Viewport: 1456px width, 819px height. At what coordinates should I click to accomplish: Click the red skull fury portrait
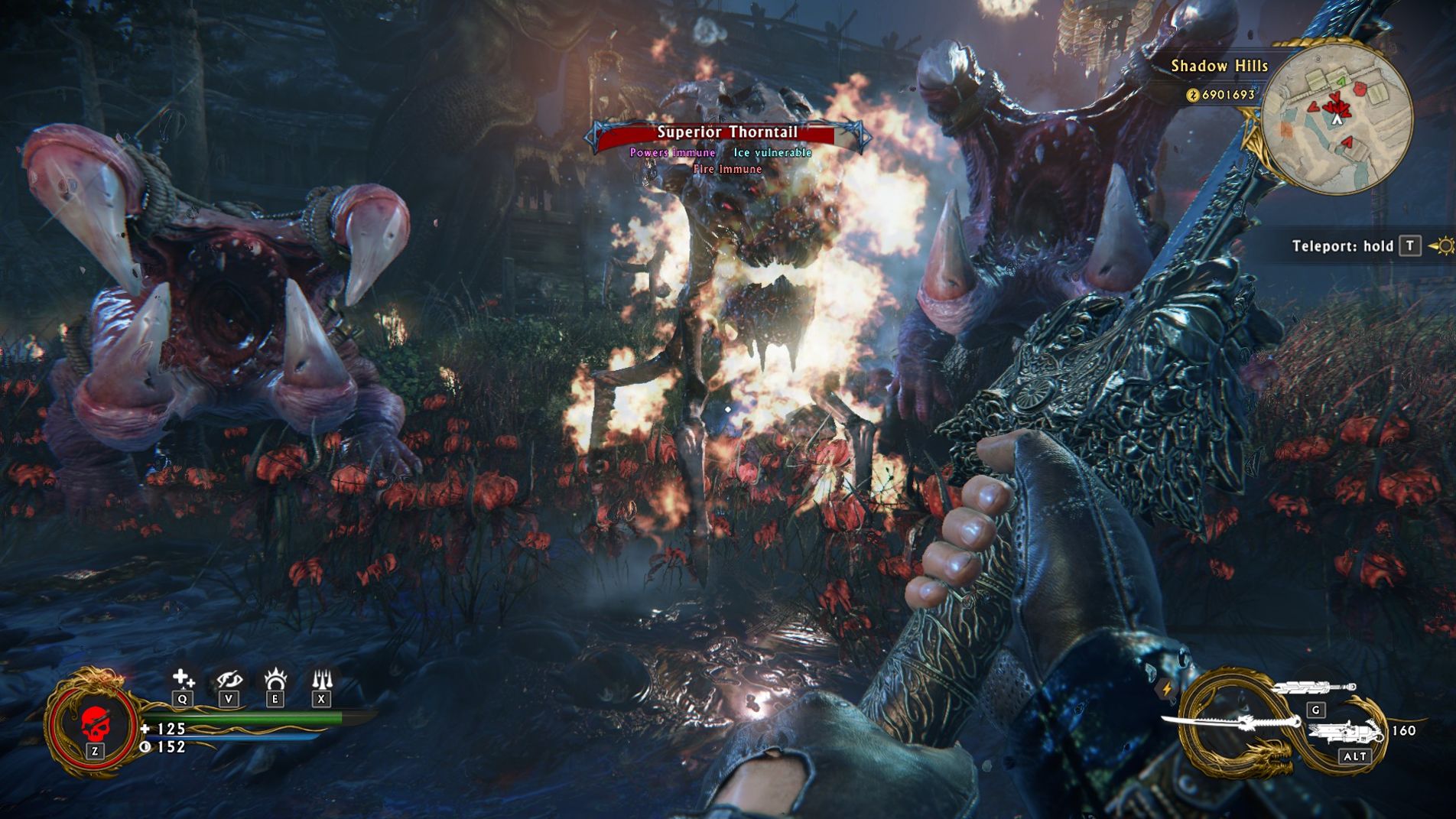click(93, 722)
